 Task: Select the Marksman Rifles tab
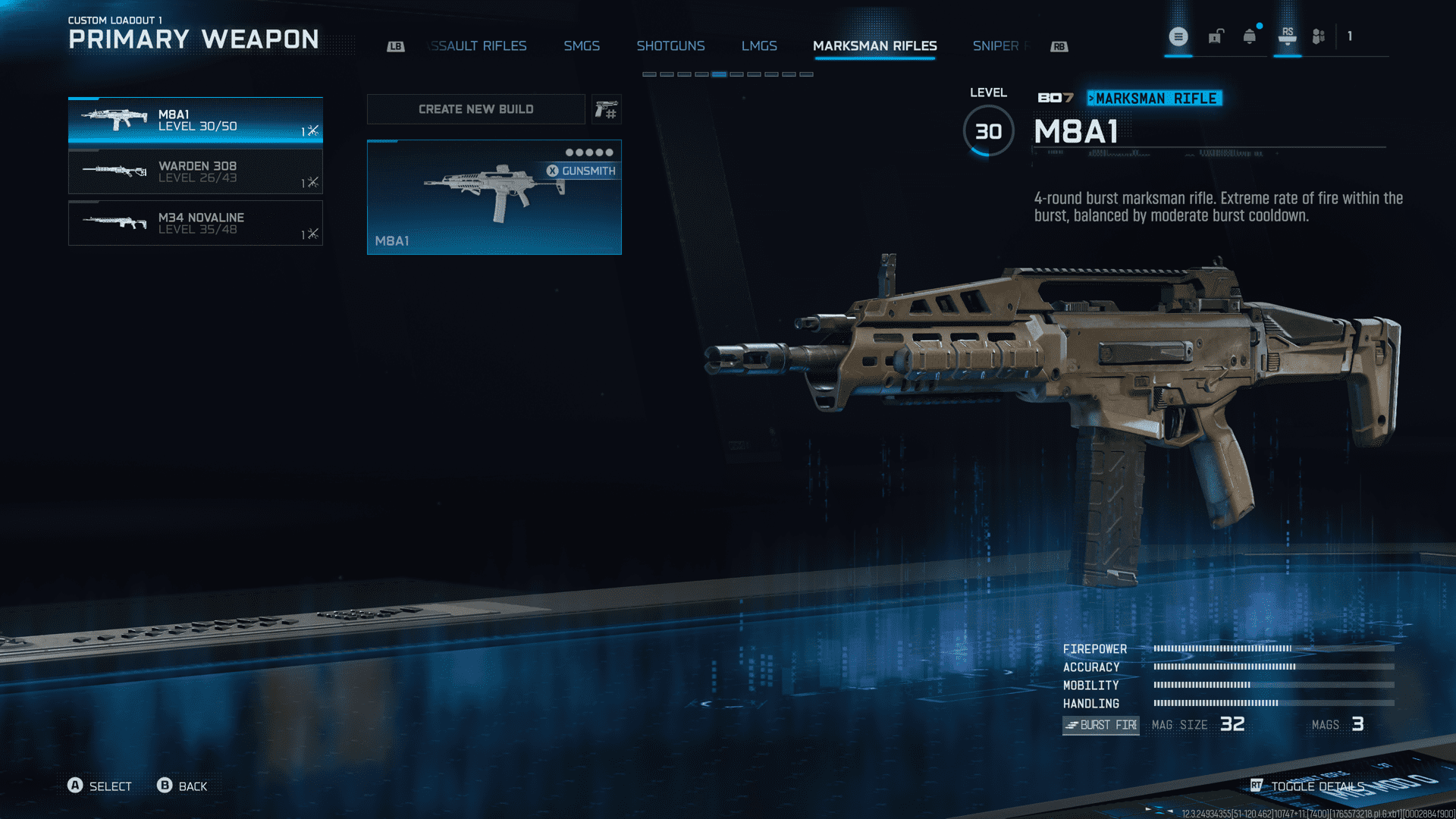(x=874, y=46)
